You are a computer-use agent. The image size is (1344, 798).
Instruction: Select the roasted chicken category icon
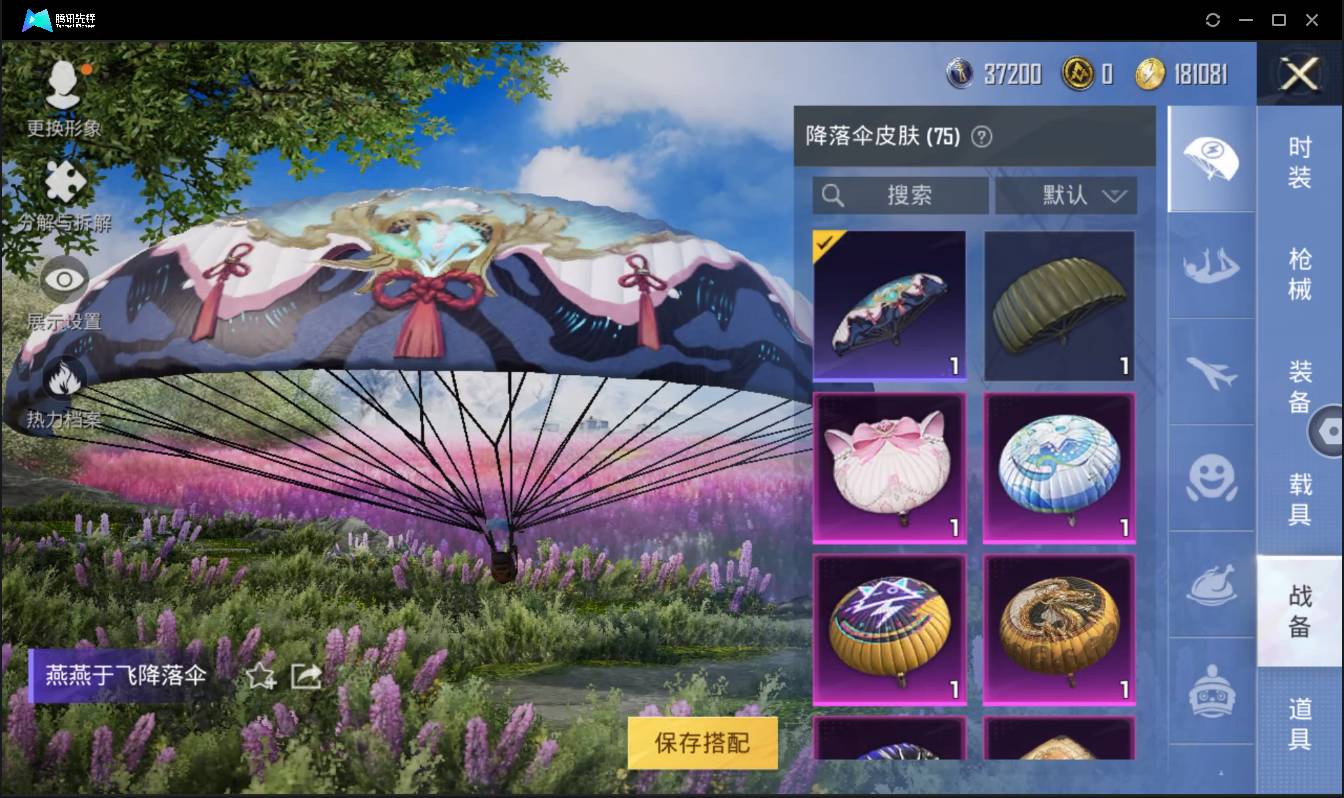1211,585
